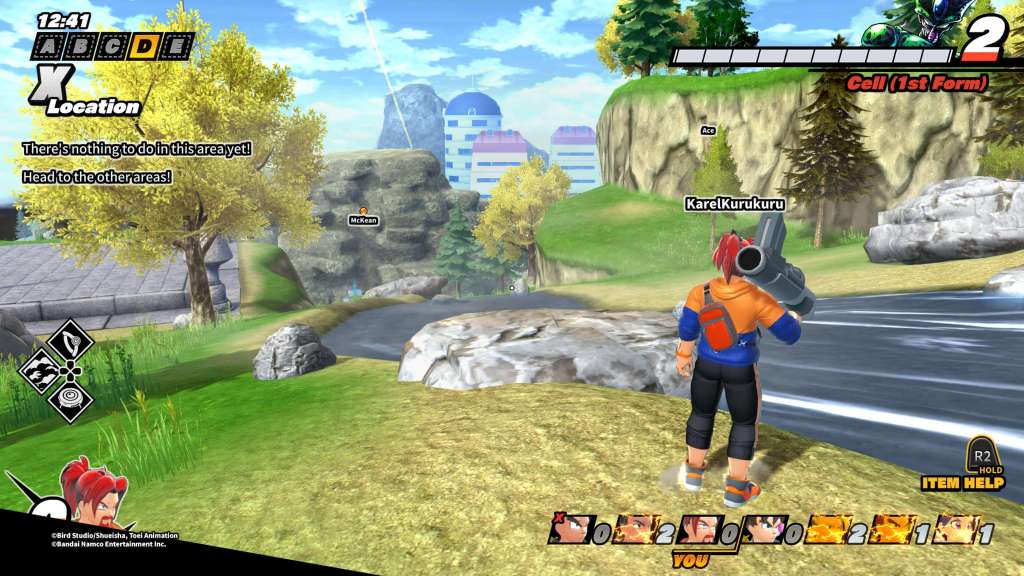Image resolution: width=1024 pixels, height=576 pixels.
Task: Activate the ring-shaped skill icon
Action: [70, 341]
